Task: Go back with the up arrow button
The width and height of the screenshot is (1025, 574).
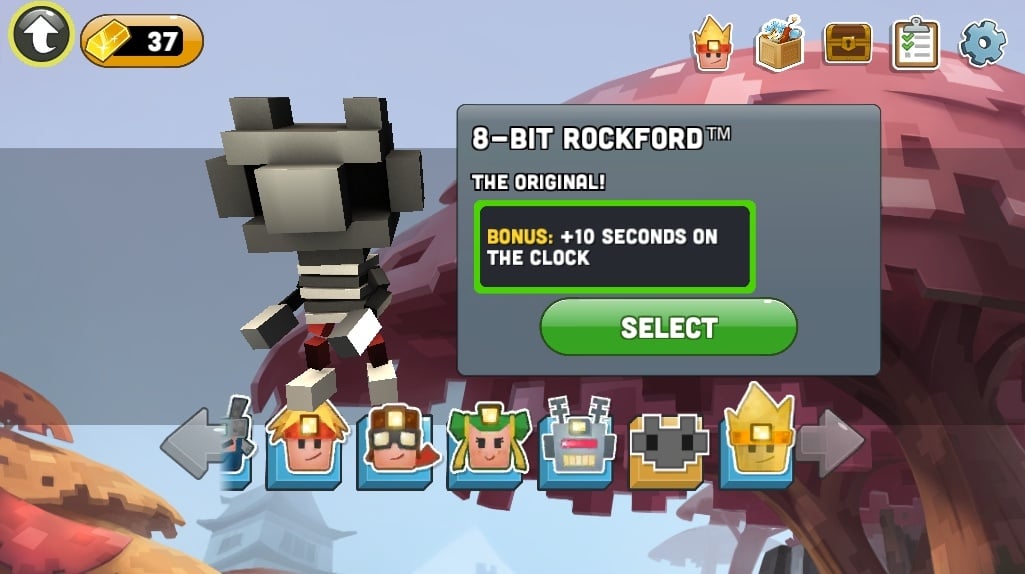Action: point(41,35)
